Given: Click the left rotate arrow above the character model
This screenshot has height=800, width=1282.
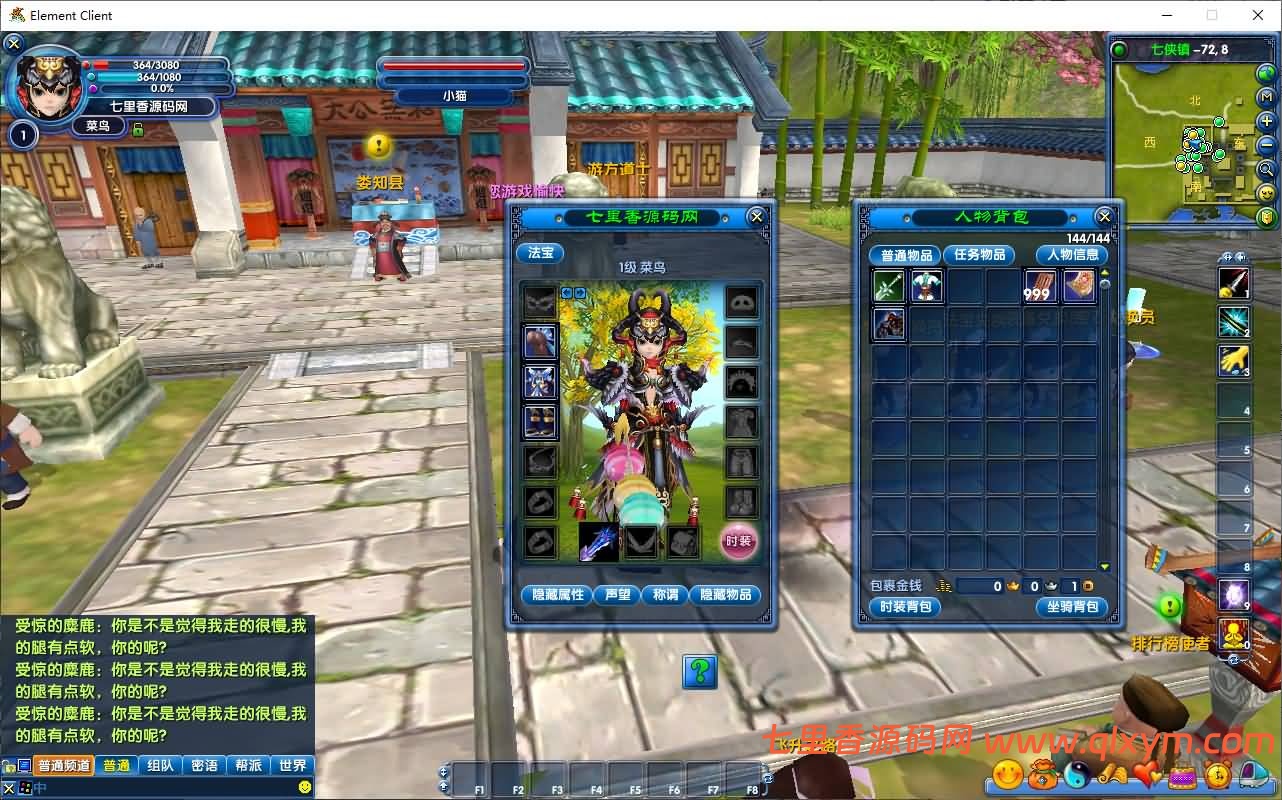Looking at the screenshot, I should 566,293.
